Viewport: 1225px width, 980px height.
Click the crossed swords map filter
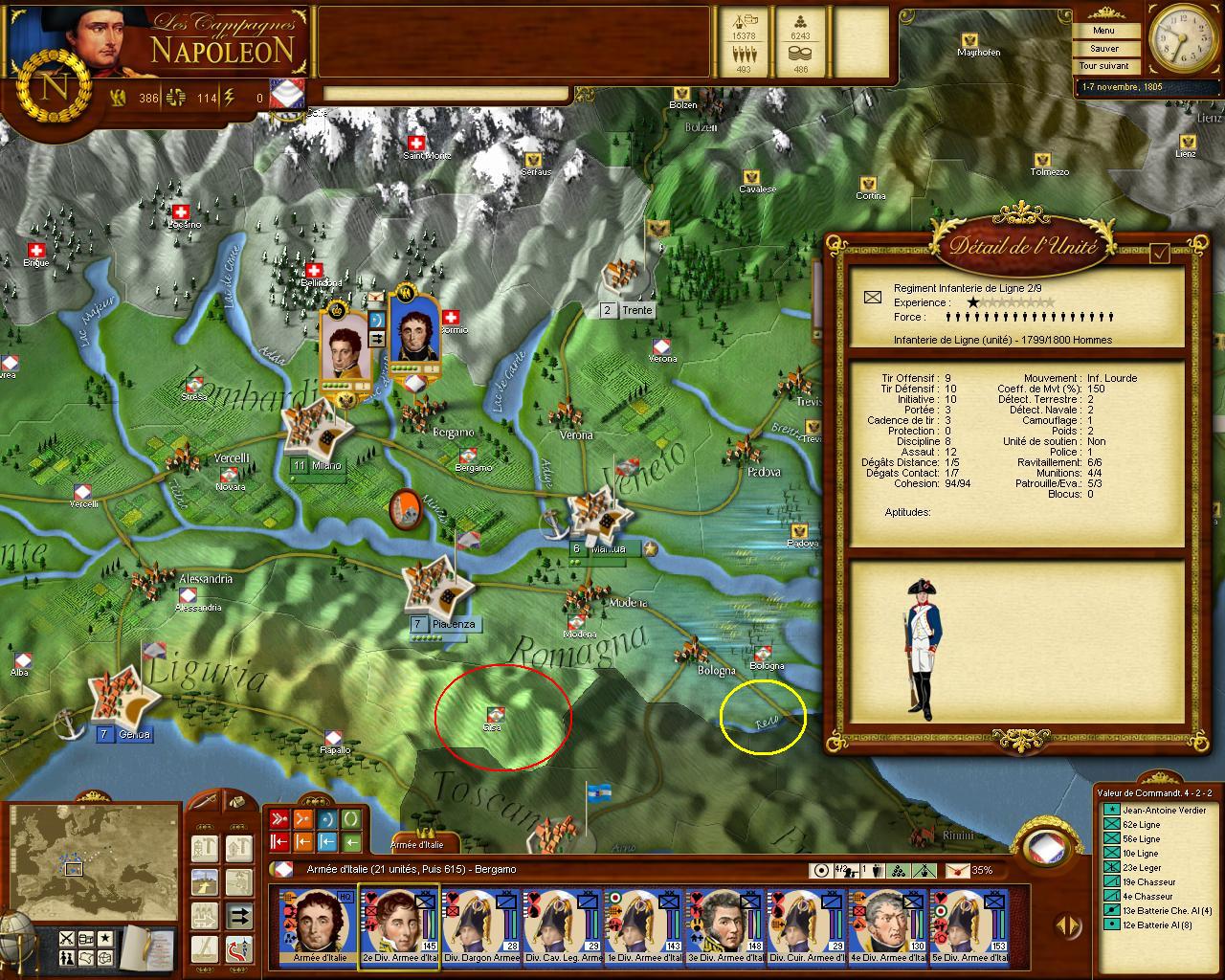(67, 938)
